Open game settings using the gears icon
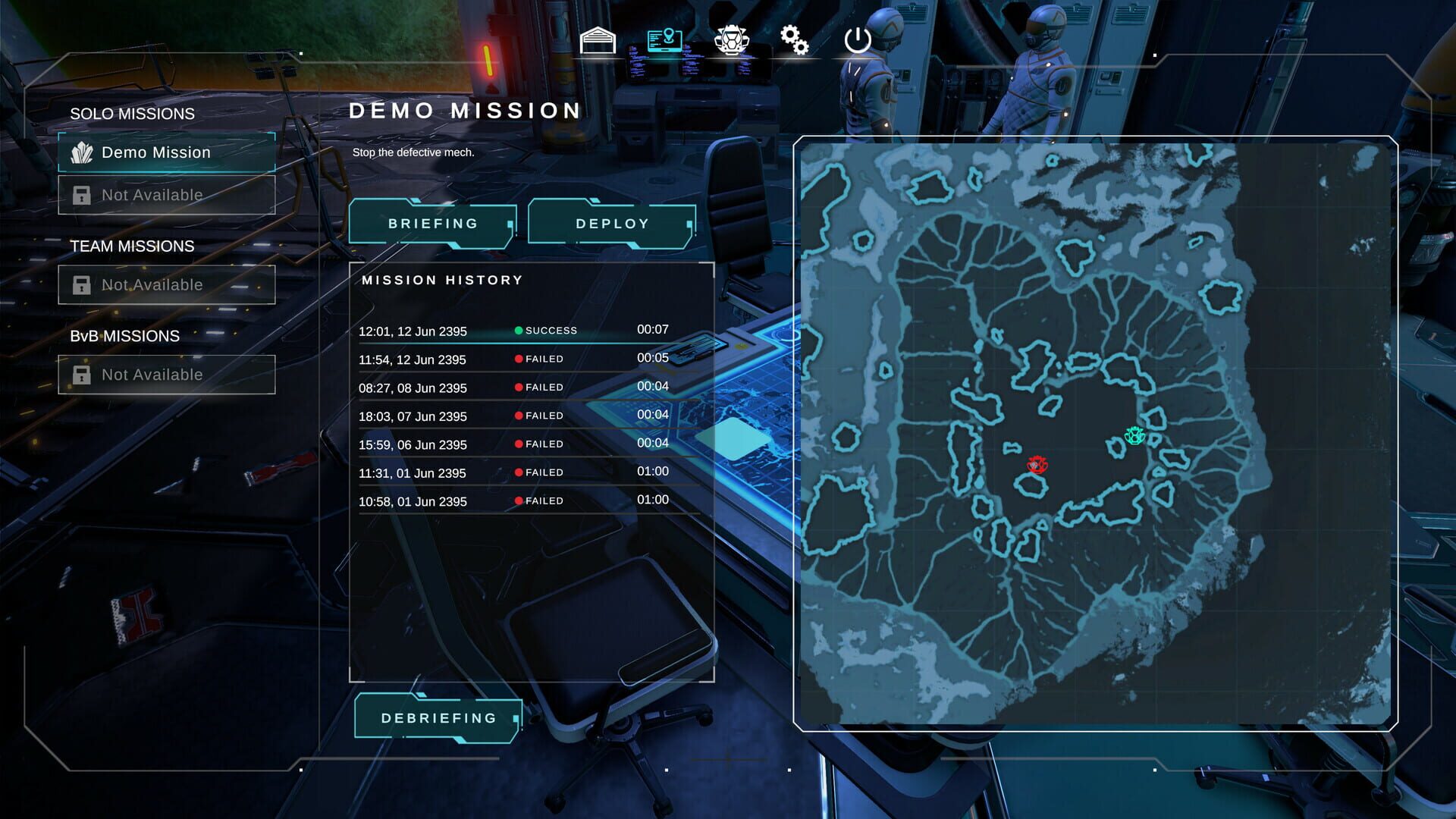The width and height of the screenshot is (1456, 819). [794, 39]
